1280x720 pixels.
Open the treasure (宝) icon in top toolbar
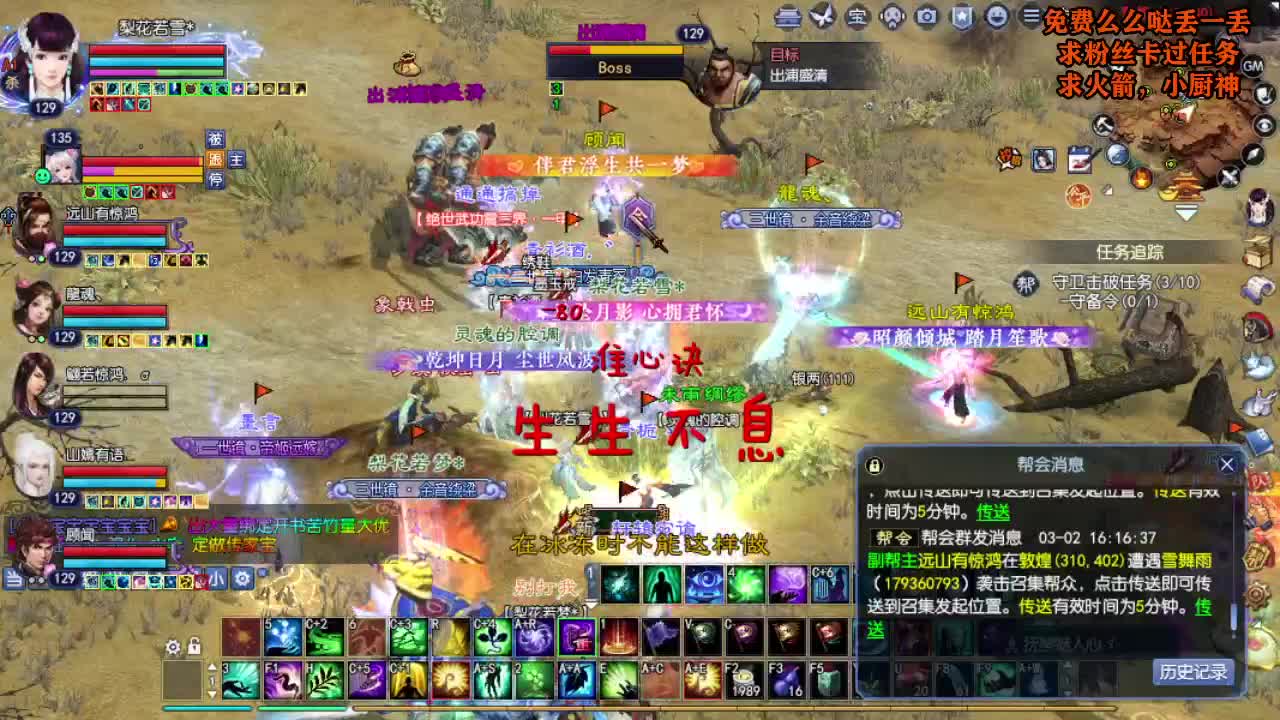point(858,18)
